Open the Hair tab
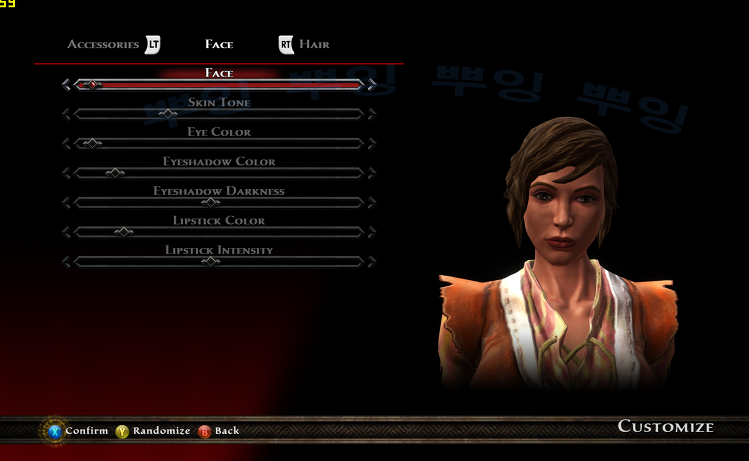 [x=313, y=45]
